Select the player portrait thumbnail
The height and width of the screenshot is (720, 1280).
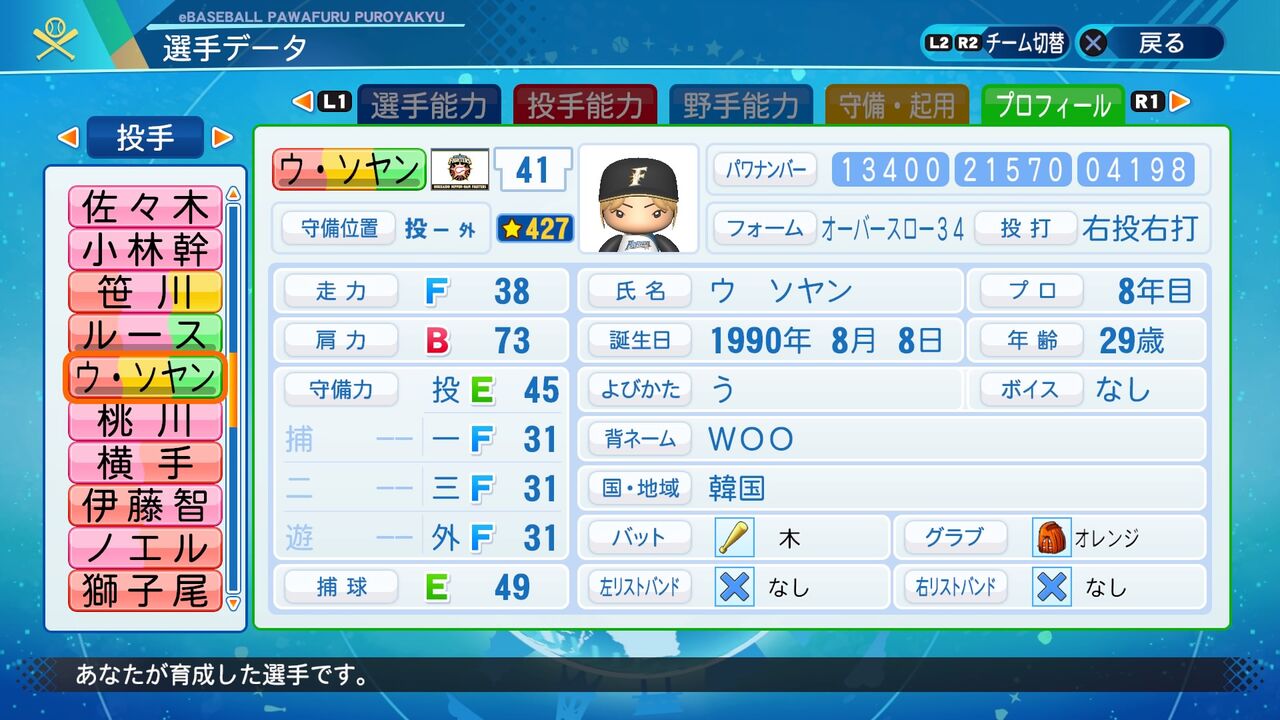(637, 199)
